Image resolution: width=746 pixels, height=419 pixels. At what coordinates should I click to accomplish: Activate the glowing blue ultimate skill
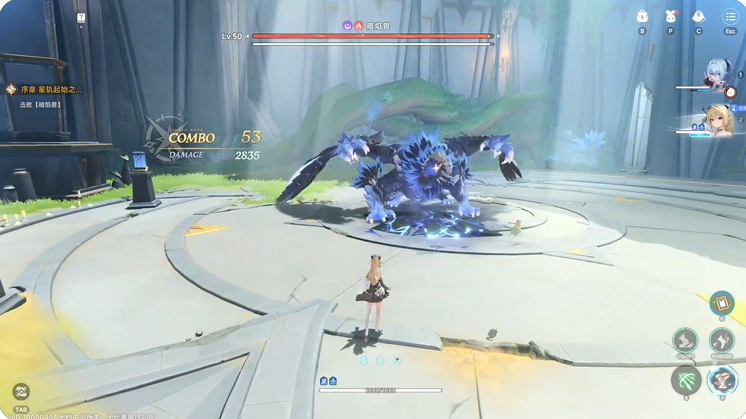pyautogui.click(x=721, y=380)
